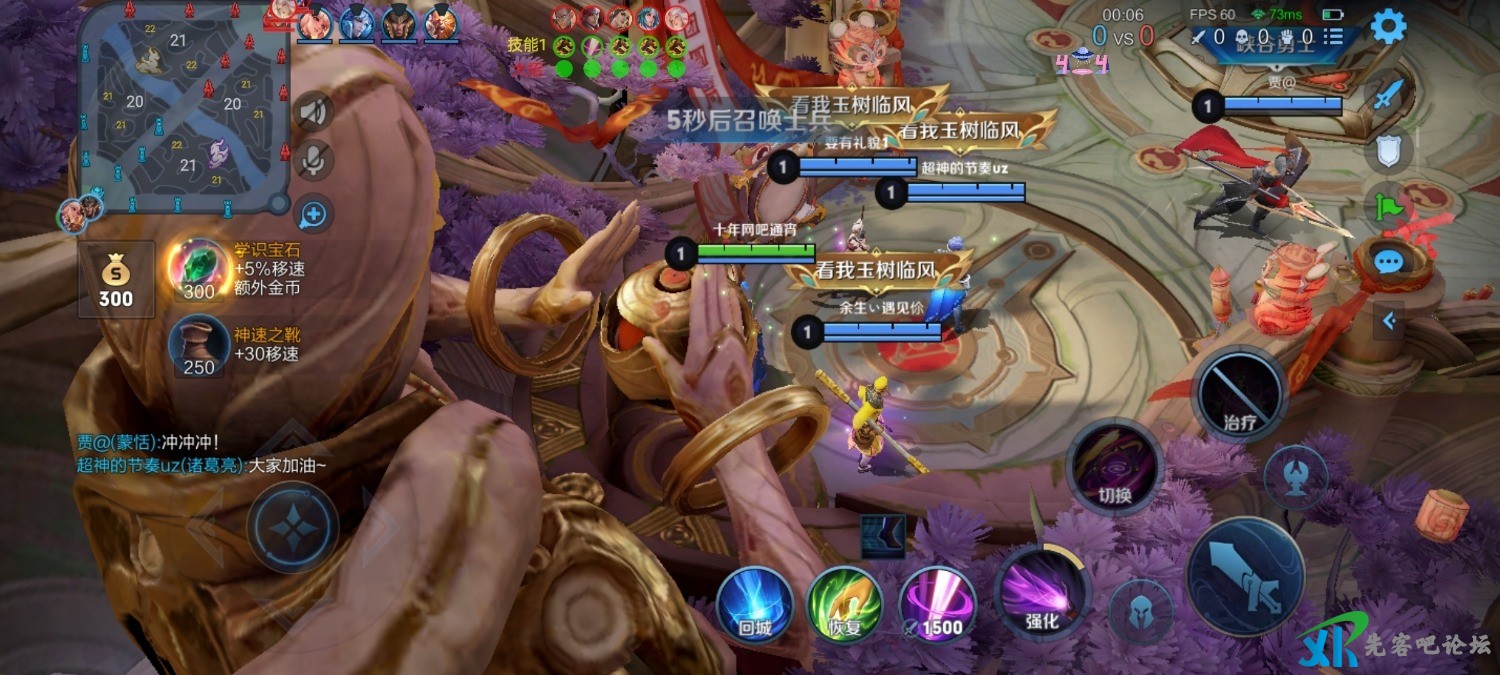This screenshot has height=675, width=1500.
Task: Activate the 回城 recall ability
Action: (x=755, y=604)
